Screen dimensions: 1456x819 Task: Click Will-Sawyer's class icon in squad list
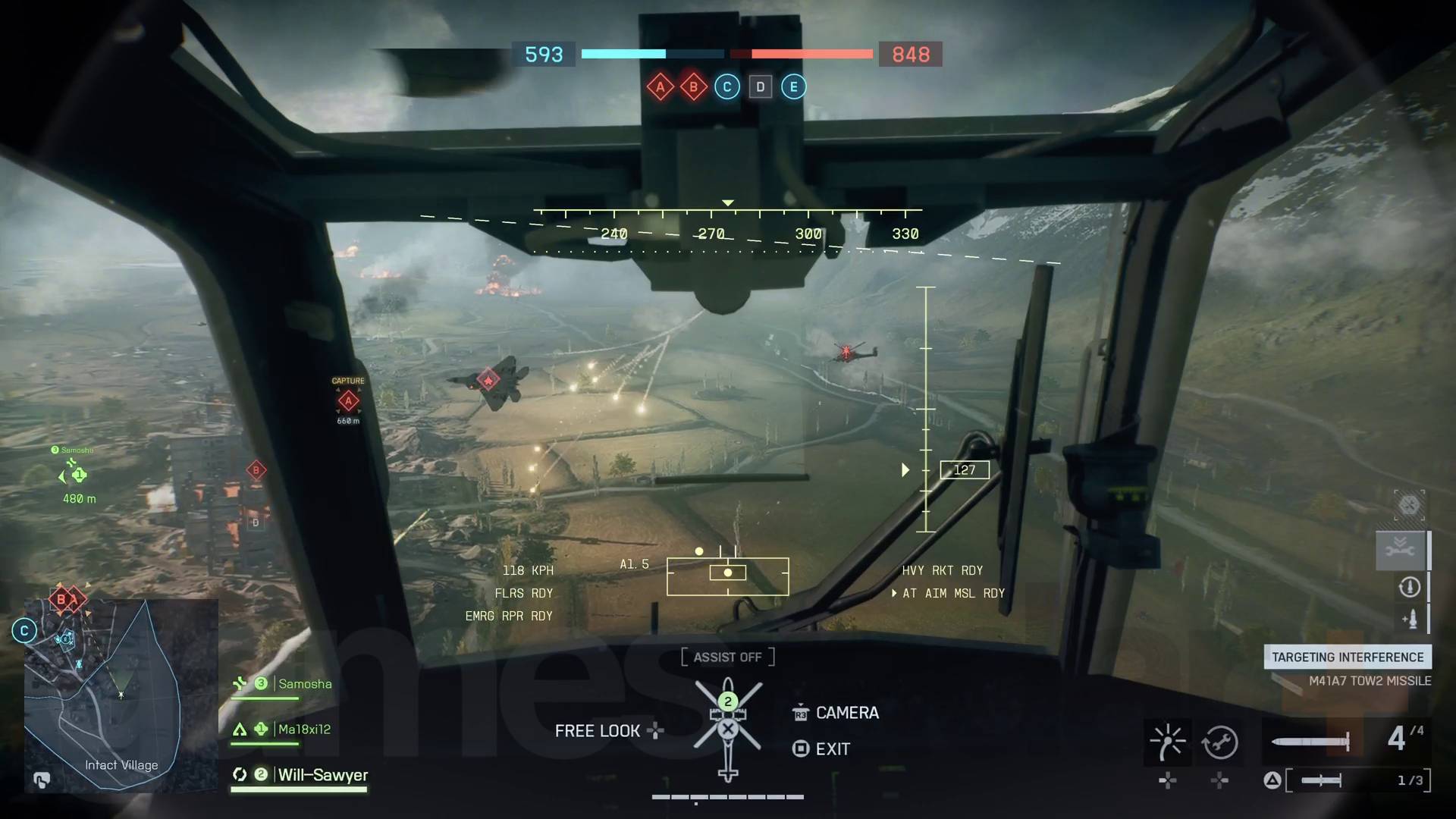click(x=240, y=775)
